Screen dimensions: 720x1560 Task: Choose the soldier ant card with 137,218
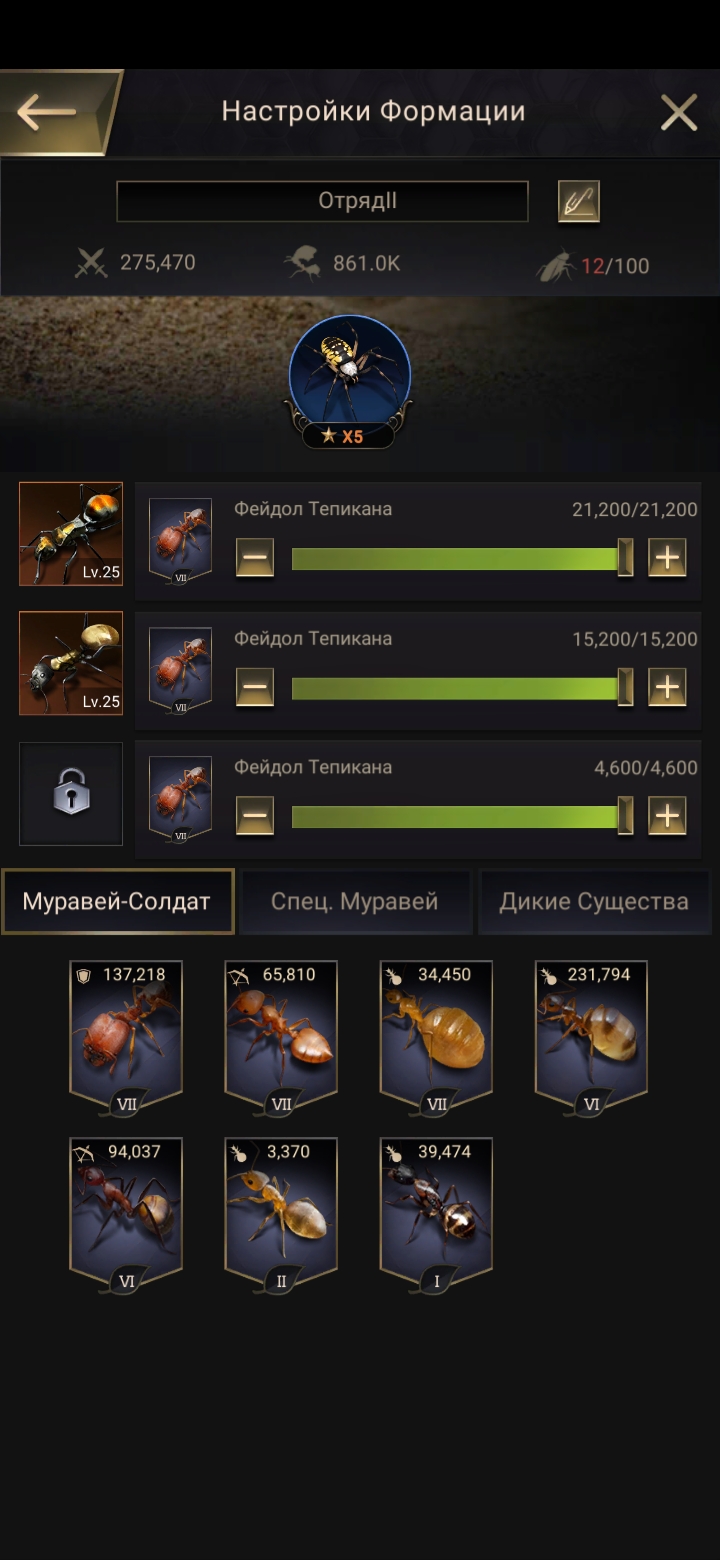[126, 1035]
